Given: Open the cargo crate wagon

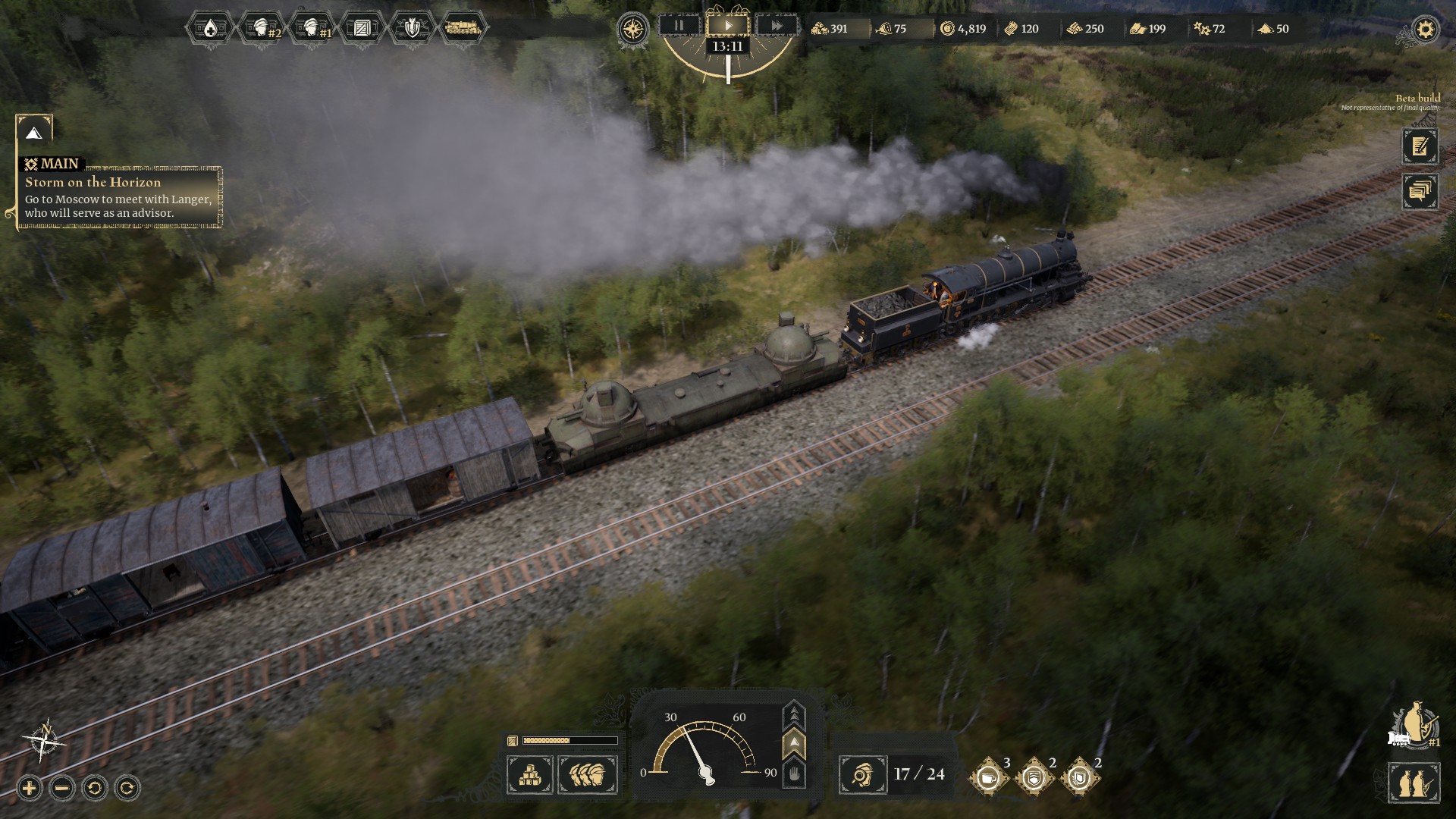Looking at the screenshot, I should pos(362,29).
